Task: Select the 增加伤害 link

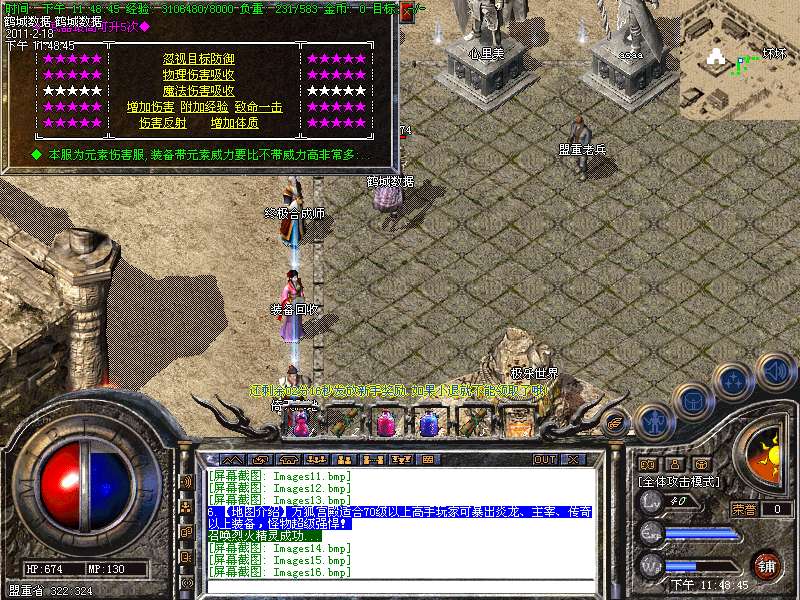Action: [150, 107]
